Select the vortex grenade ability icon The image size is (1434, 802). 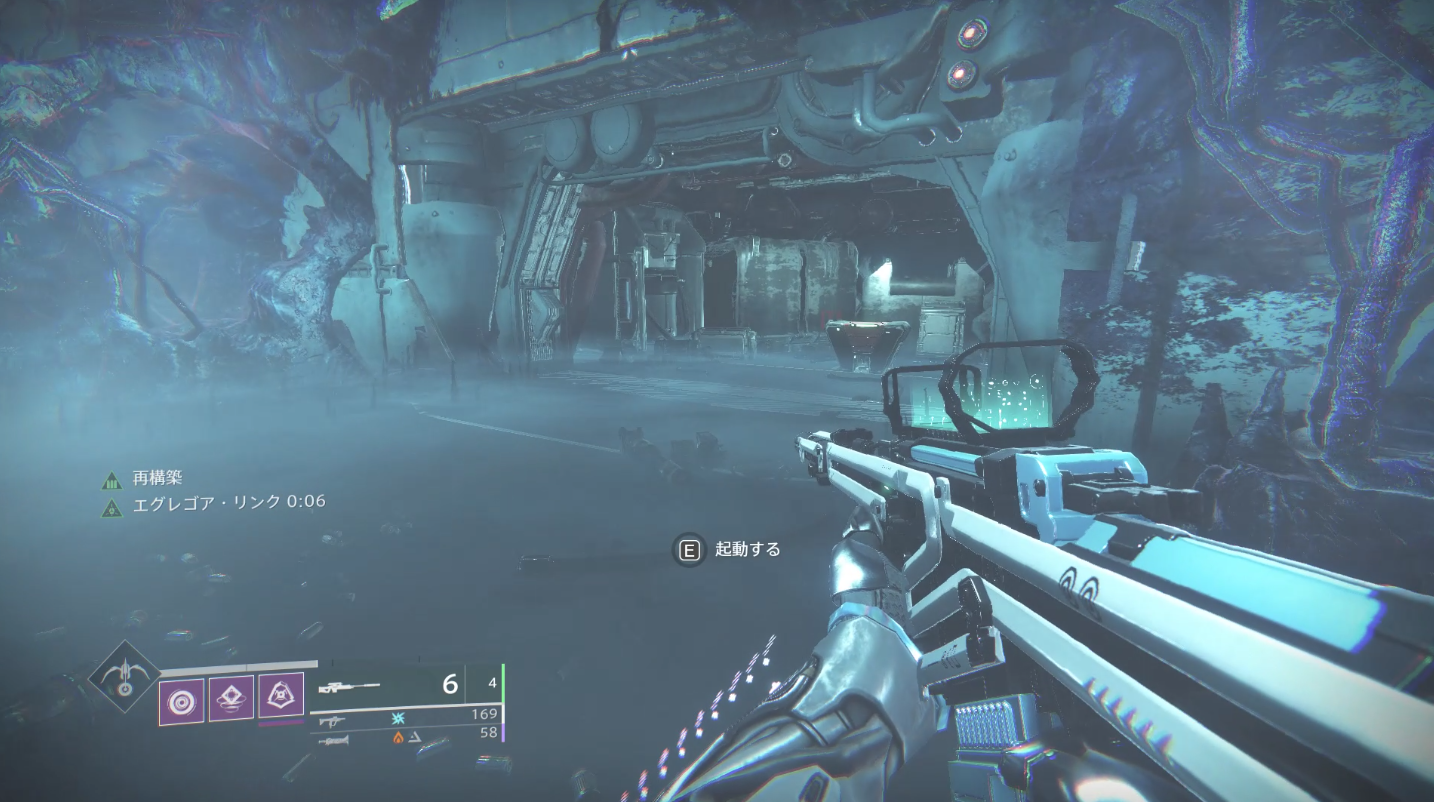point(181,699)
